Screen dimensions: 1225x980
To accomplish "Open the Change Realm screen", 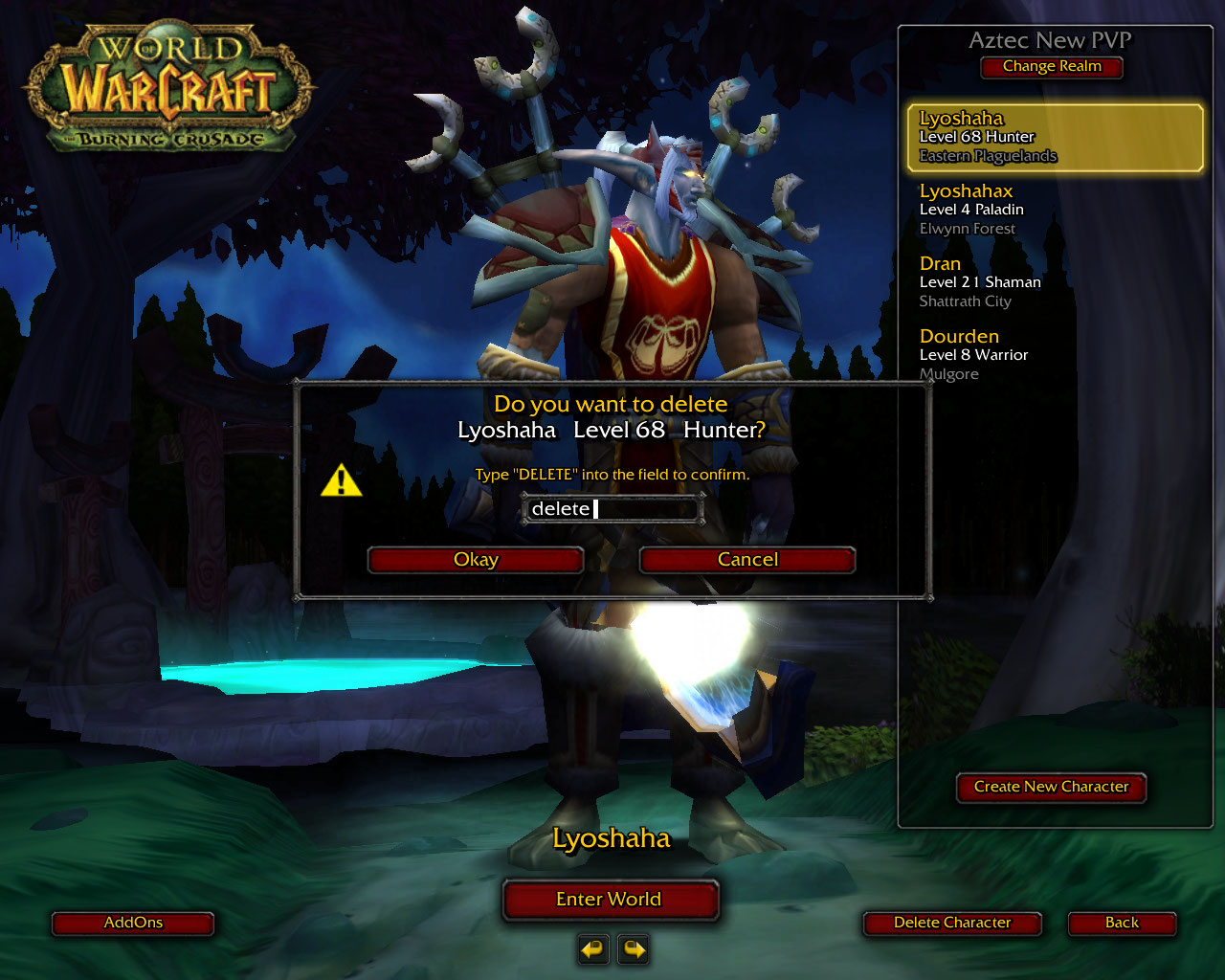I will point(1052,67).
